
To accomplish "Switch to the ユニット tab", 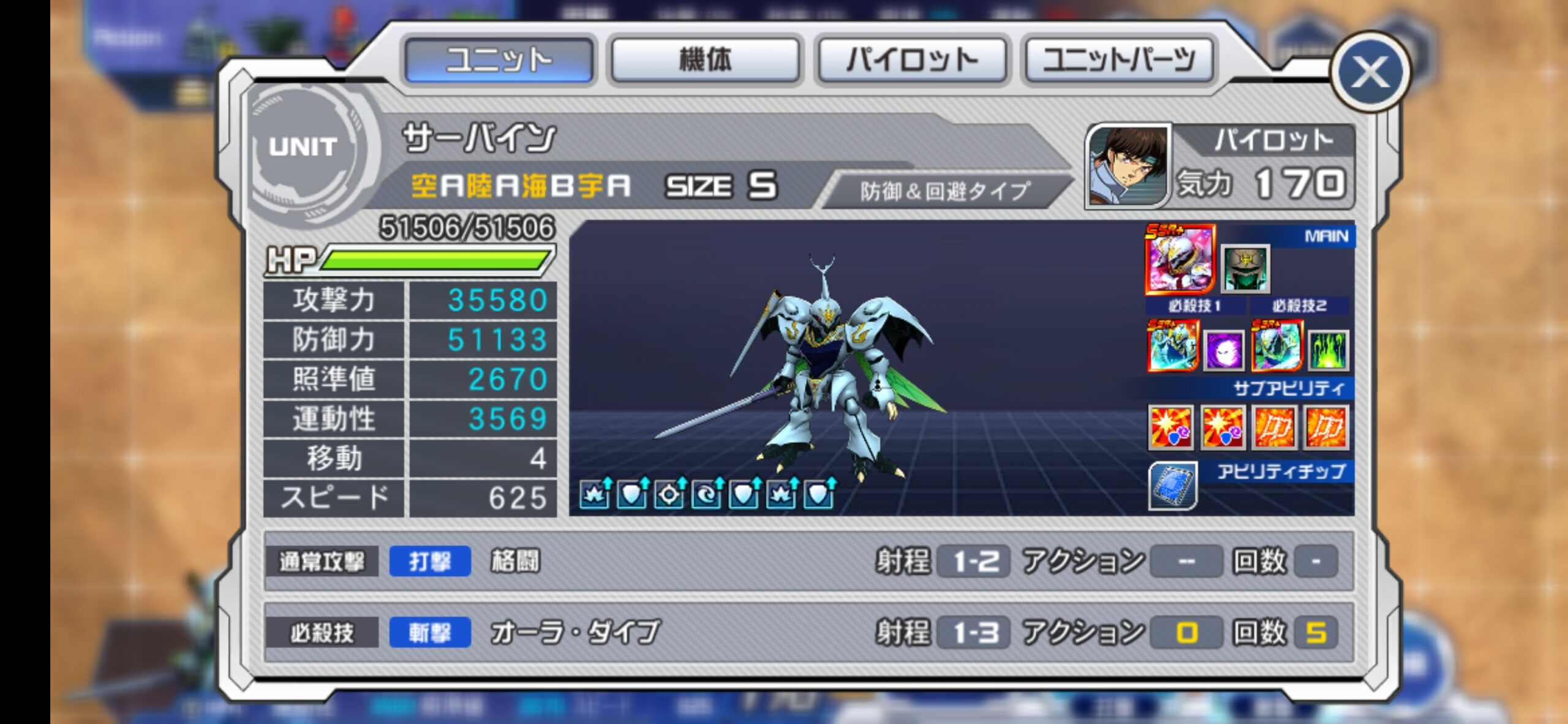I will [499, 59].
